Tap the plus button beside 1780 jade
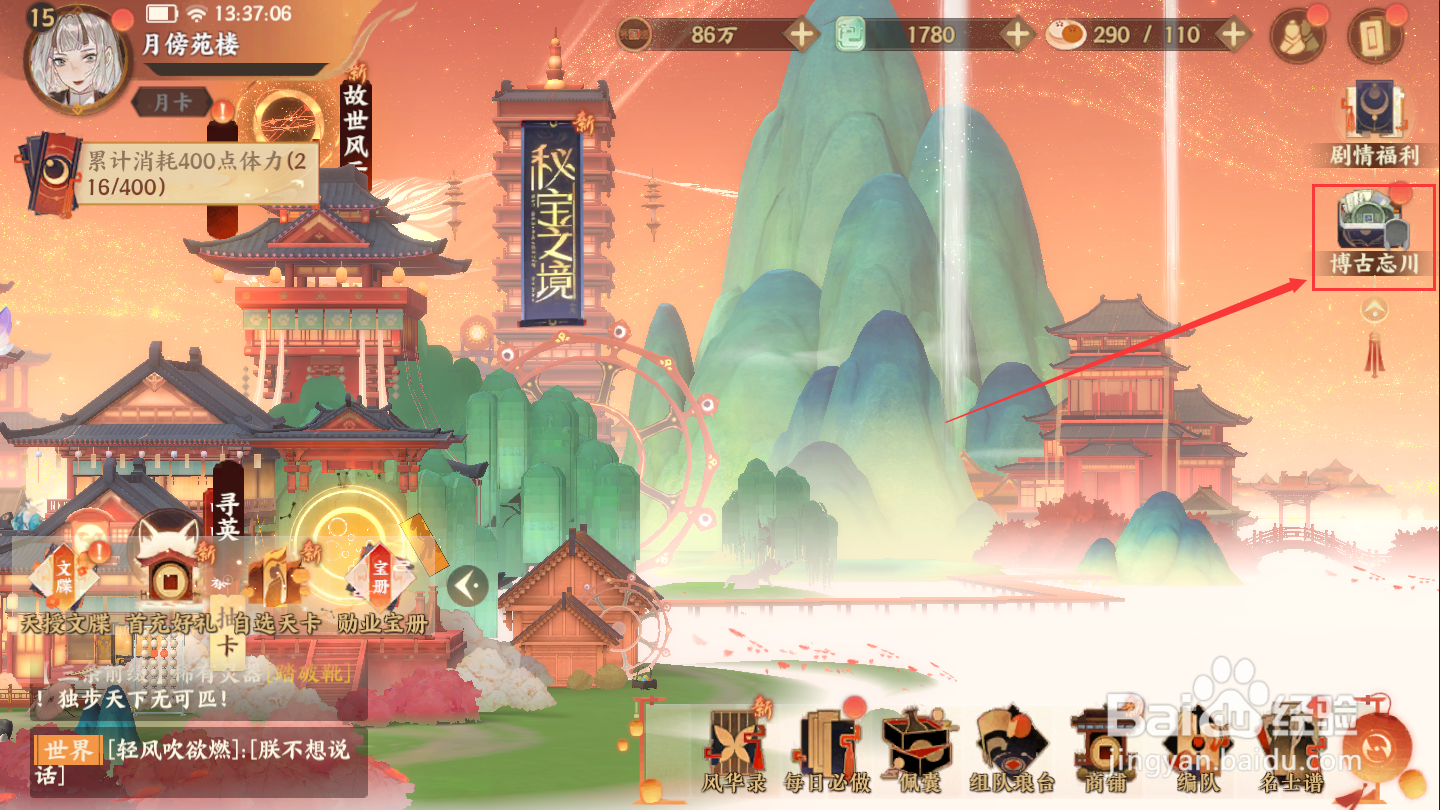Screen dimensions: 1440x810 [x=1018, y=35]
